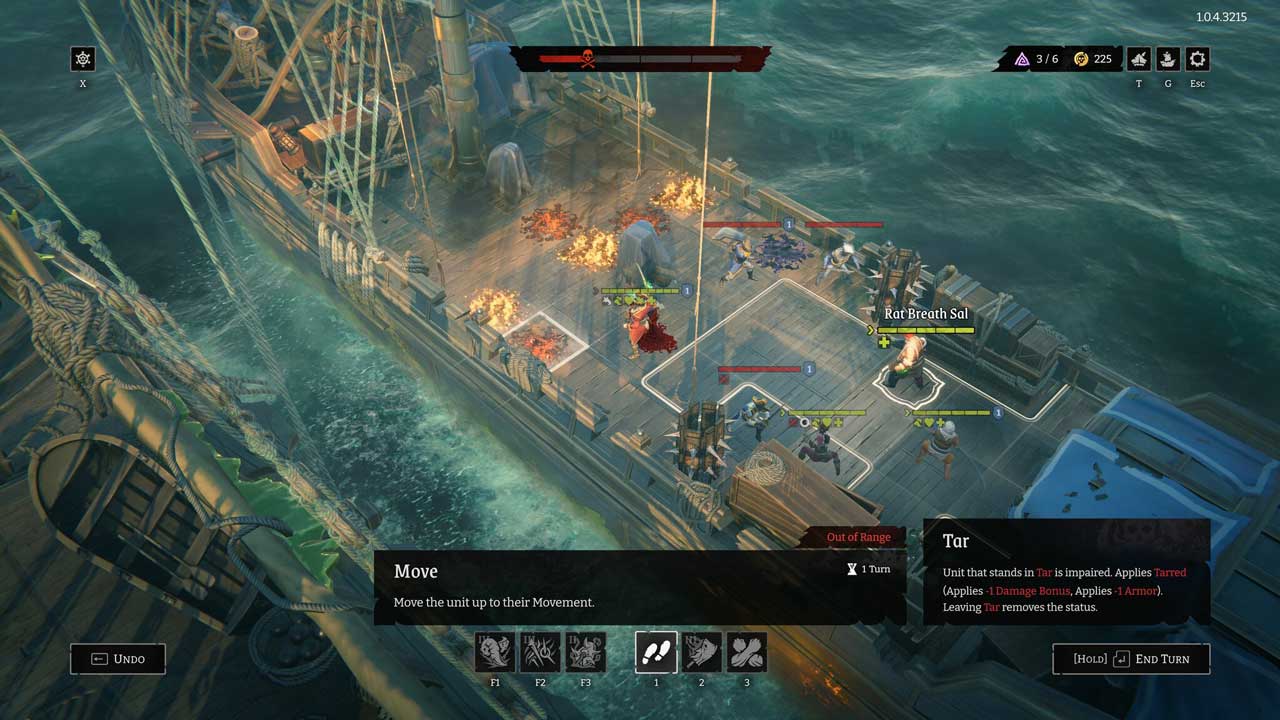Image resolution: width=1280 pixels, height=720 pixels.
Task: Click the End Turn button
Action: (x=1131, y=659)
